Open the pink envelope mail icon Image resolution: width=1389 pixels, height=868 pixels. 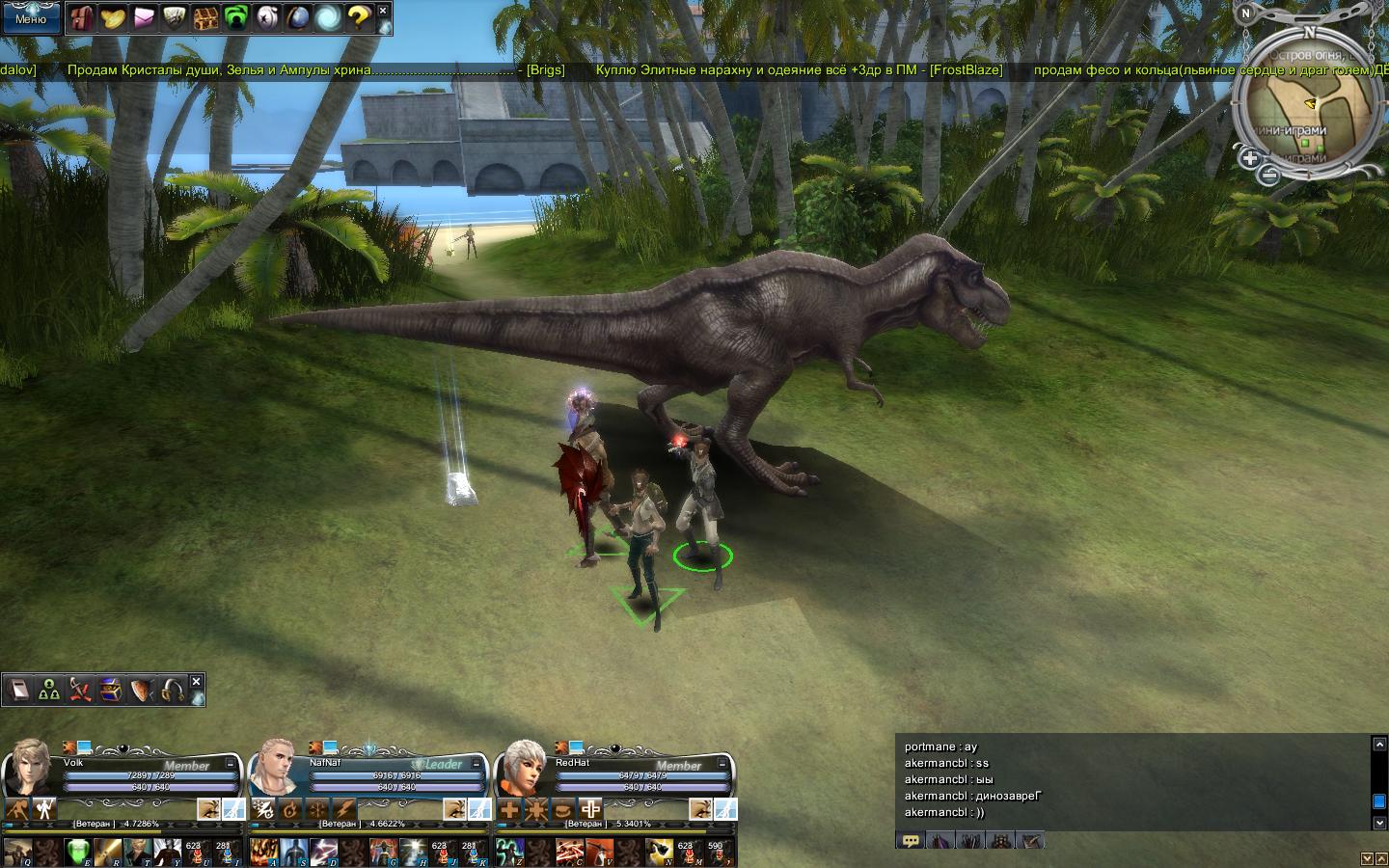[144, 17]
